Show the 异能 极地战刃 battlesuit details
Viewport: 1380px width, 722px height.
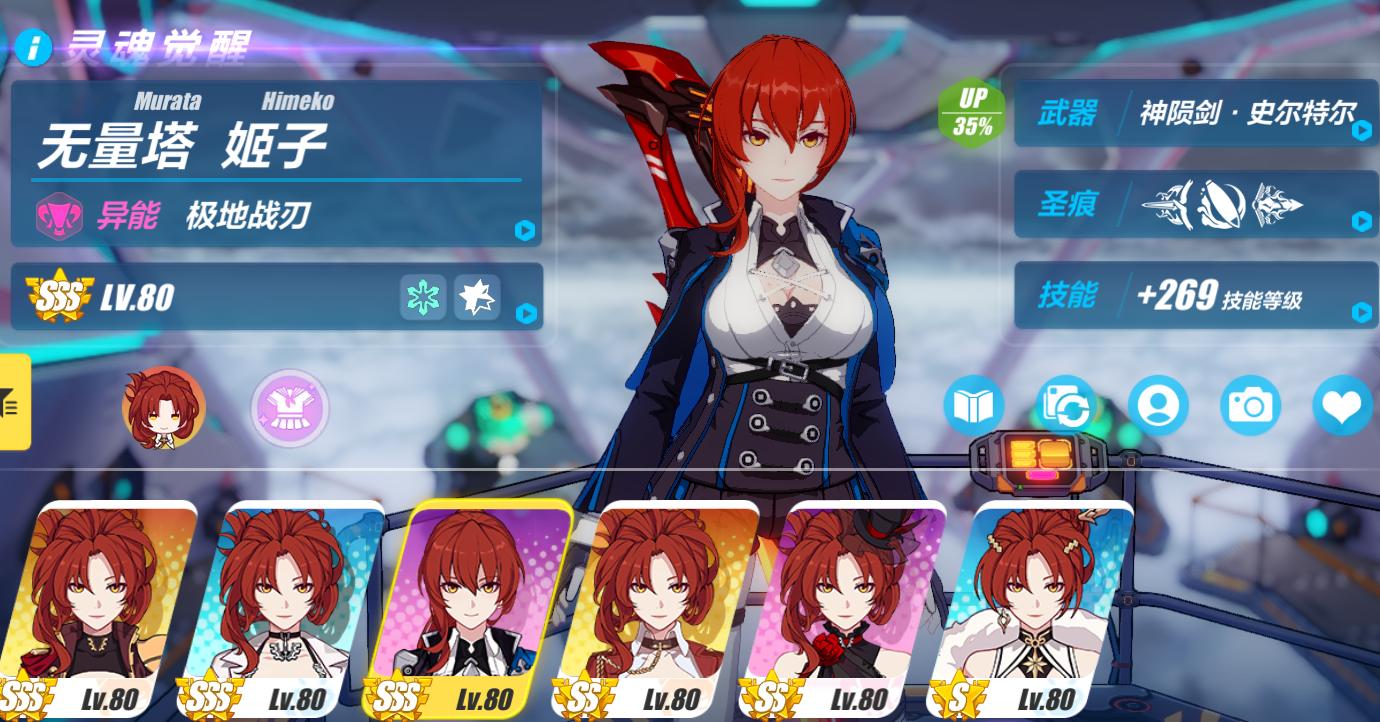pos(277,215)
